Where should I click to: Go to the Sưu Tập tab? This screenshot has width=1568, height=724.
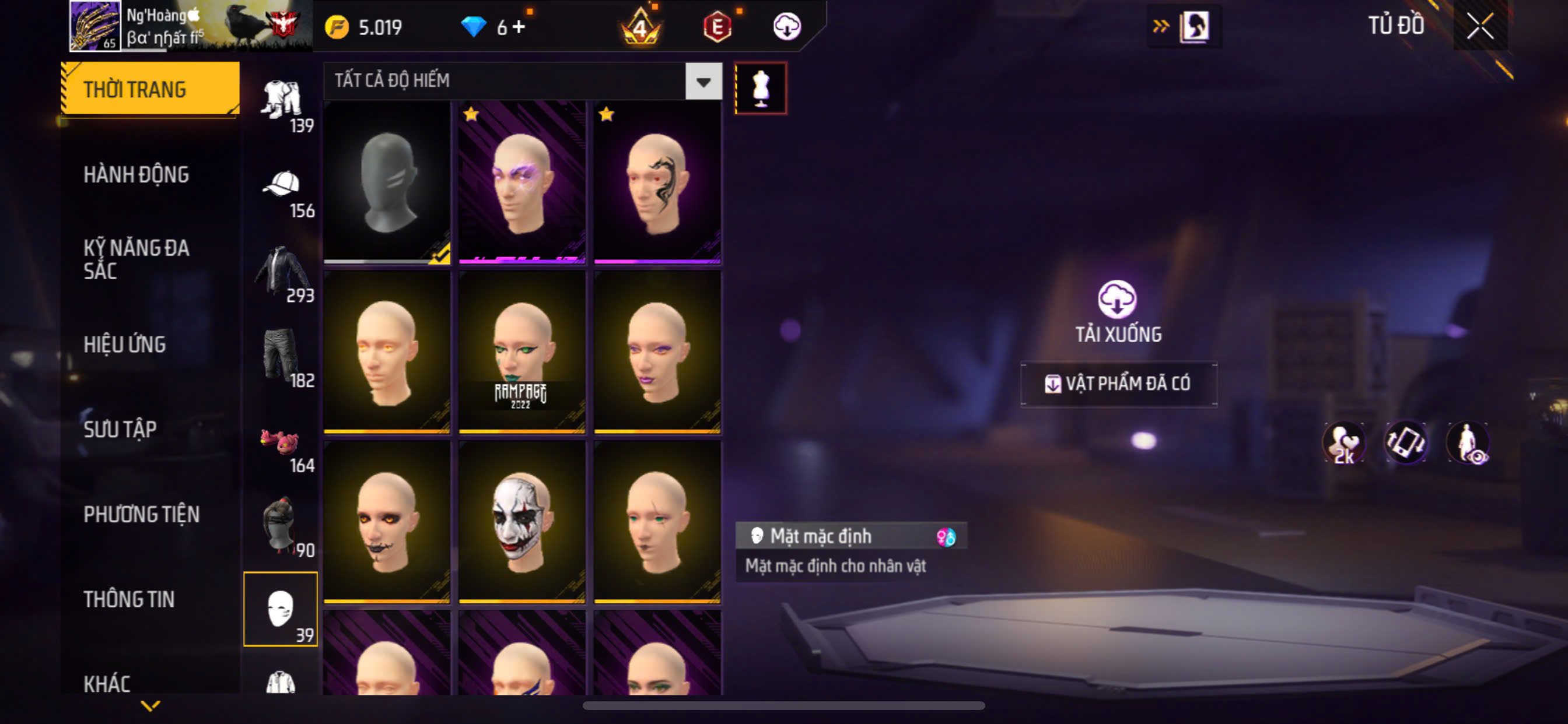[x=120, y=429]
